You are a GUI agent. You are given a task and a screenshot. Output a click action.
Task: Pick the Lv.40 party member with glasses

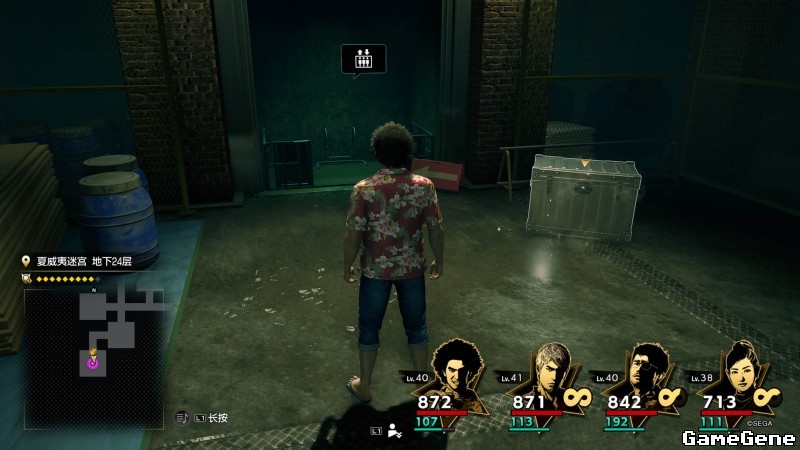point(645,371)
